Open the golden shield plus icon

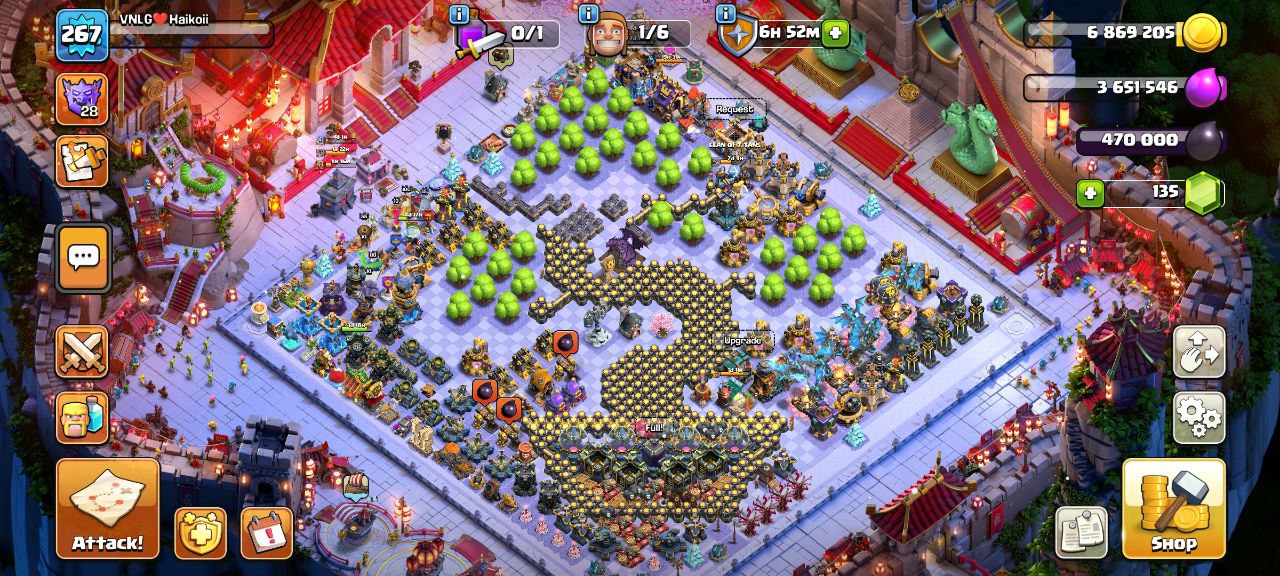click(x=200, y=532)
